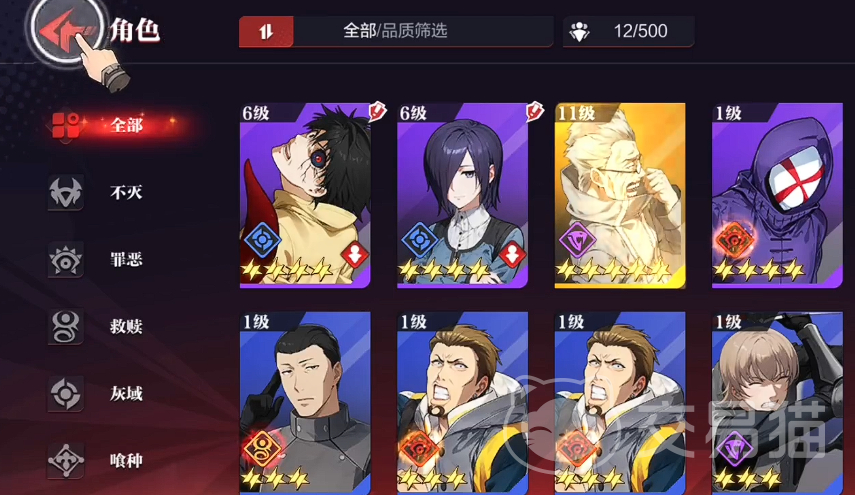Select the level 11 golden old man card
The image size is (855, 495).
[x=620, y=195]
